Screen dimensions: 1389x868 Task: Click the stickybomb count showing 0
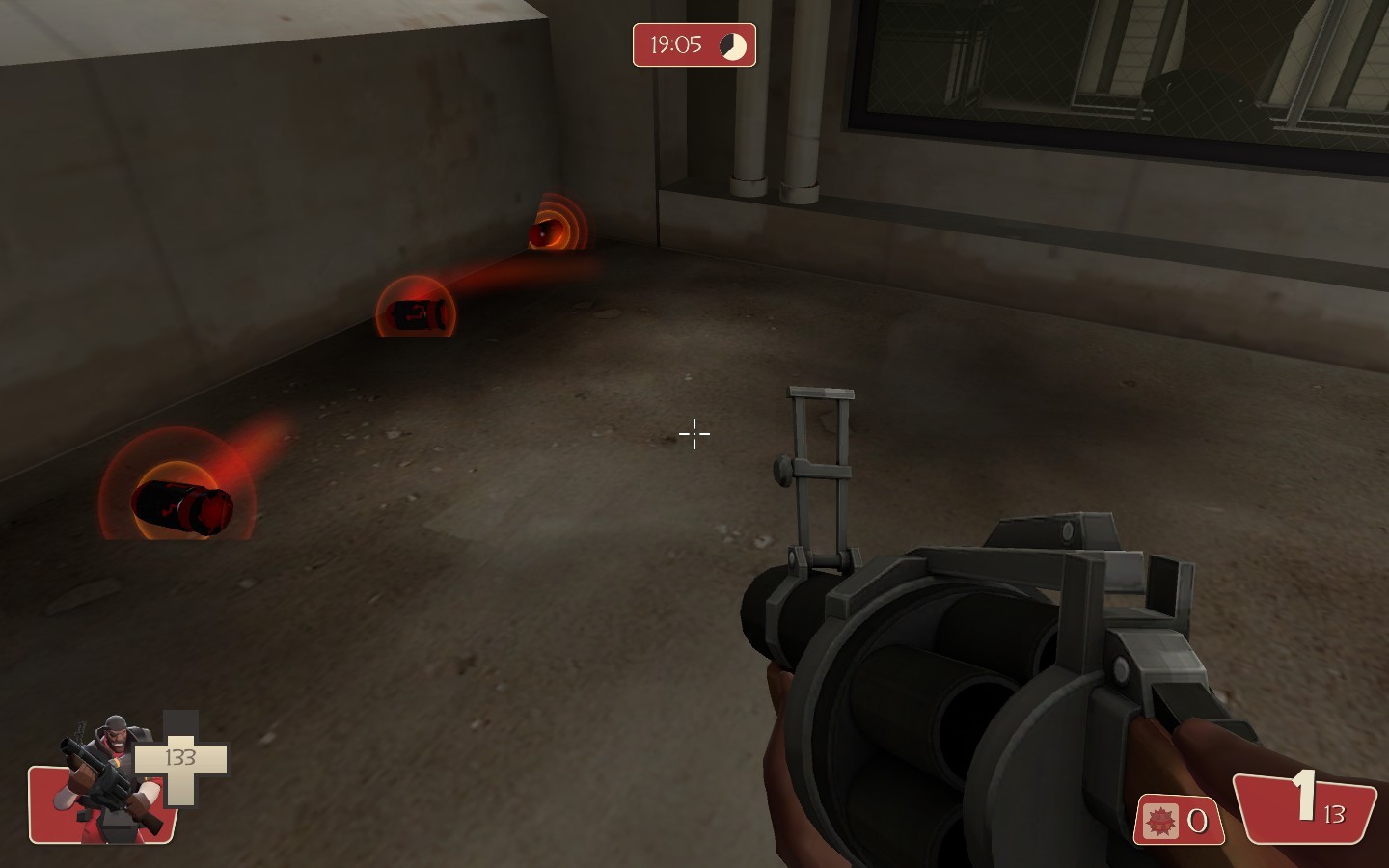[x=1196, y=822]
